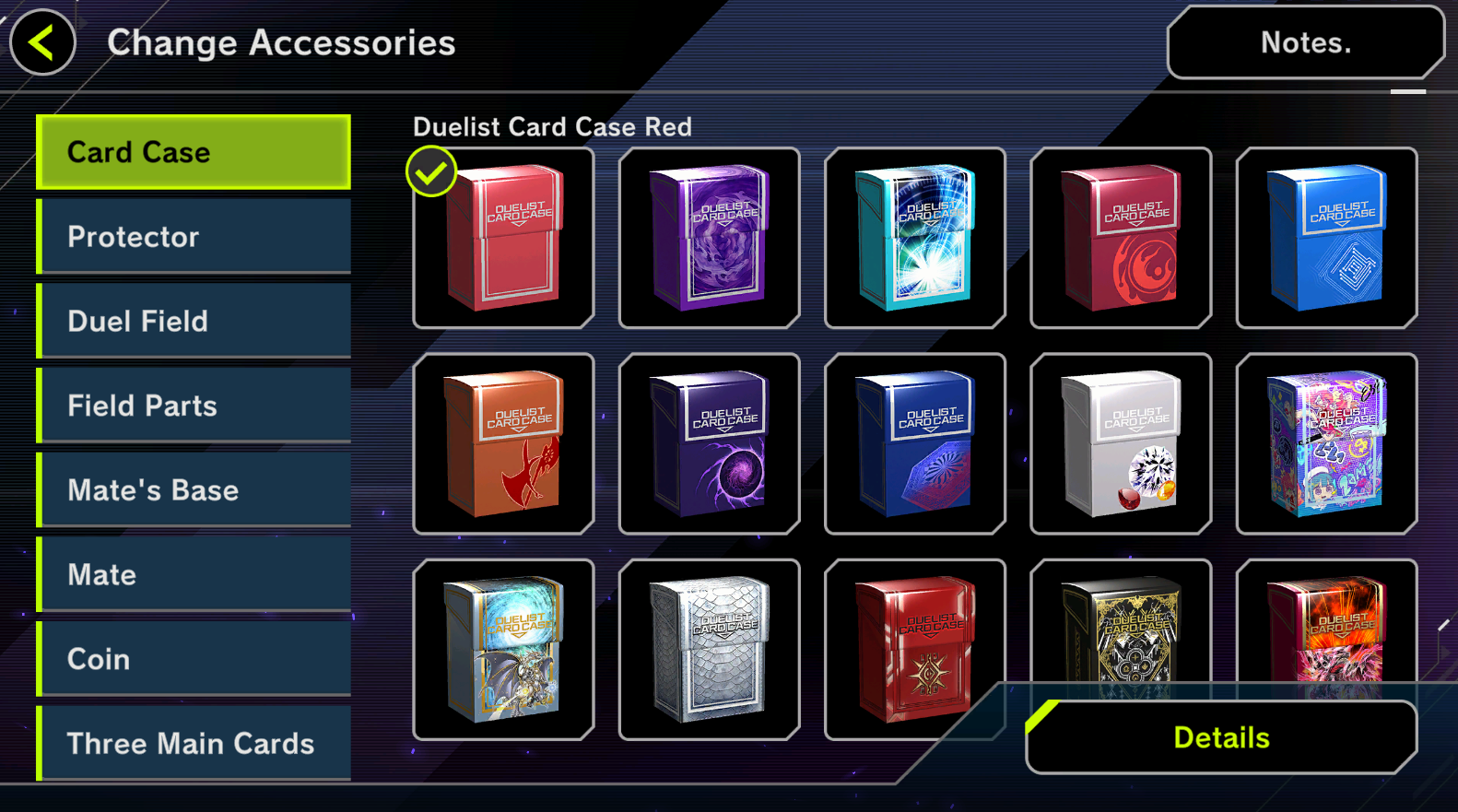Select the checked plain red card case
The height and width of the screenshot is (812, 1458).
(x=503, y=238)
